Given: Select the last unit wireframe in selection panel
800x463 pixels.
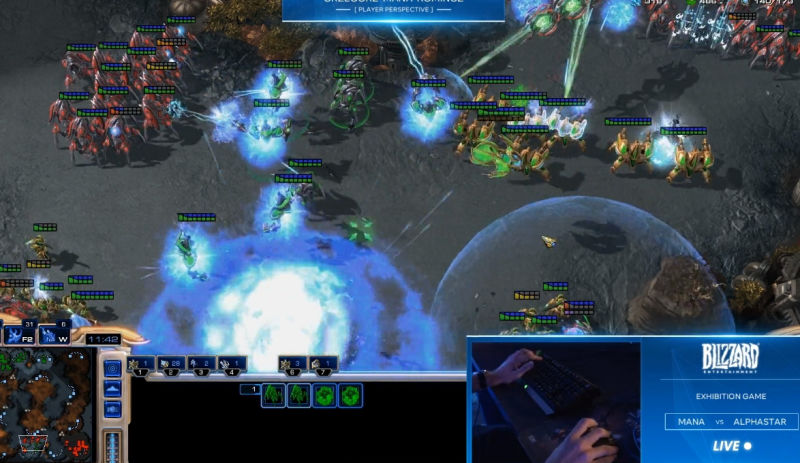Looking at the screenshot, I should [x=350, y=395].
